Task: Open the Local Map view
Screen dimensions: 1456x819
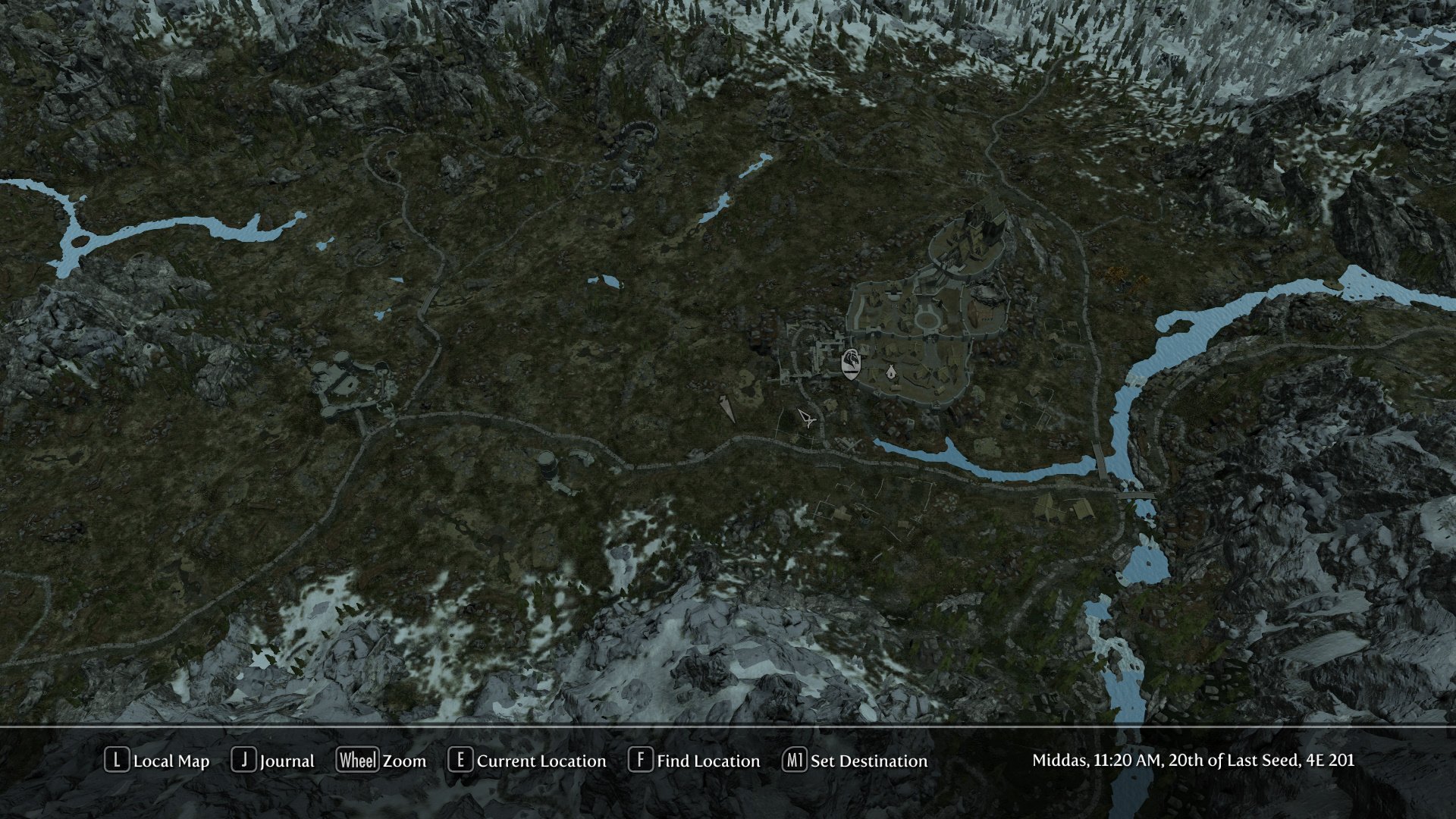Action: (x=157, y=761)
